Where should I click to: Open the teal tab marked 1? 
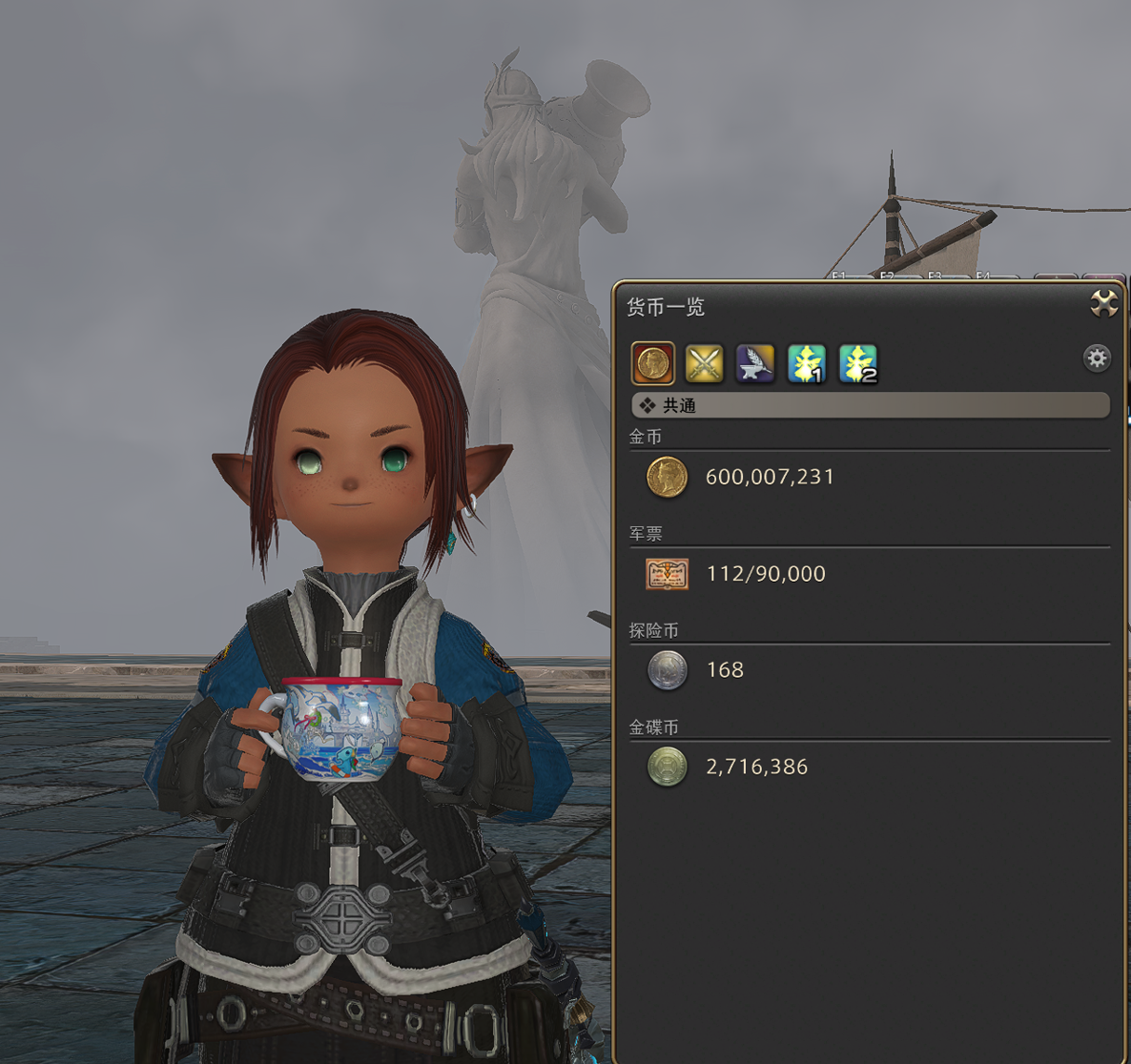point(807,363)
